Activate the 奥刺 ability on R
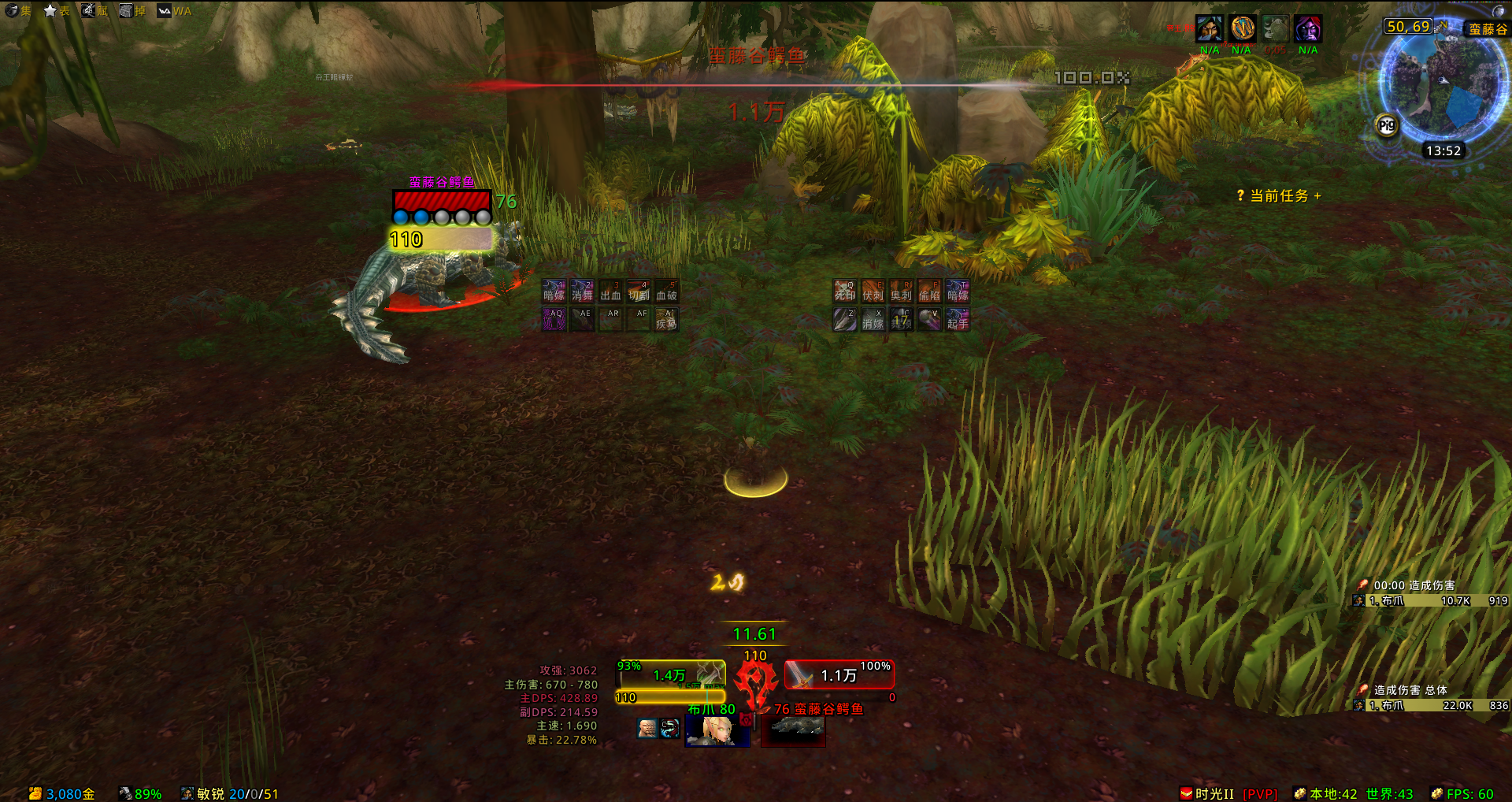The width and height of the screenshot is (1512, 802). click(x=901, y=291)
